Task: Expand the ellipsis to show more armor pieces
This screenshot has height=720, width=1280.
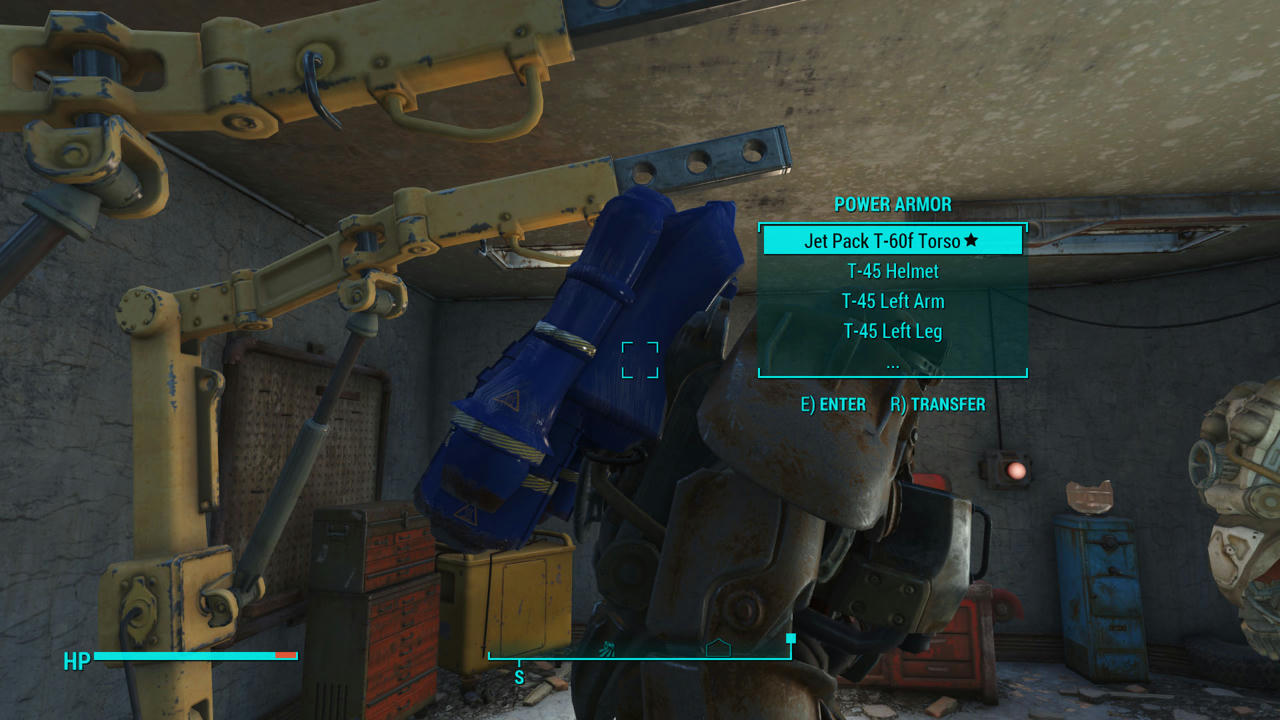Action: tap(893, 364)
